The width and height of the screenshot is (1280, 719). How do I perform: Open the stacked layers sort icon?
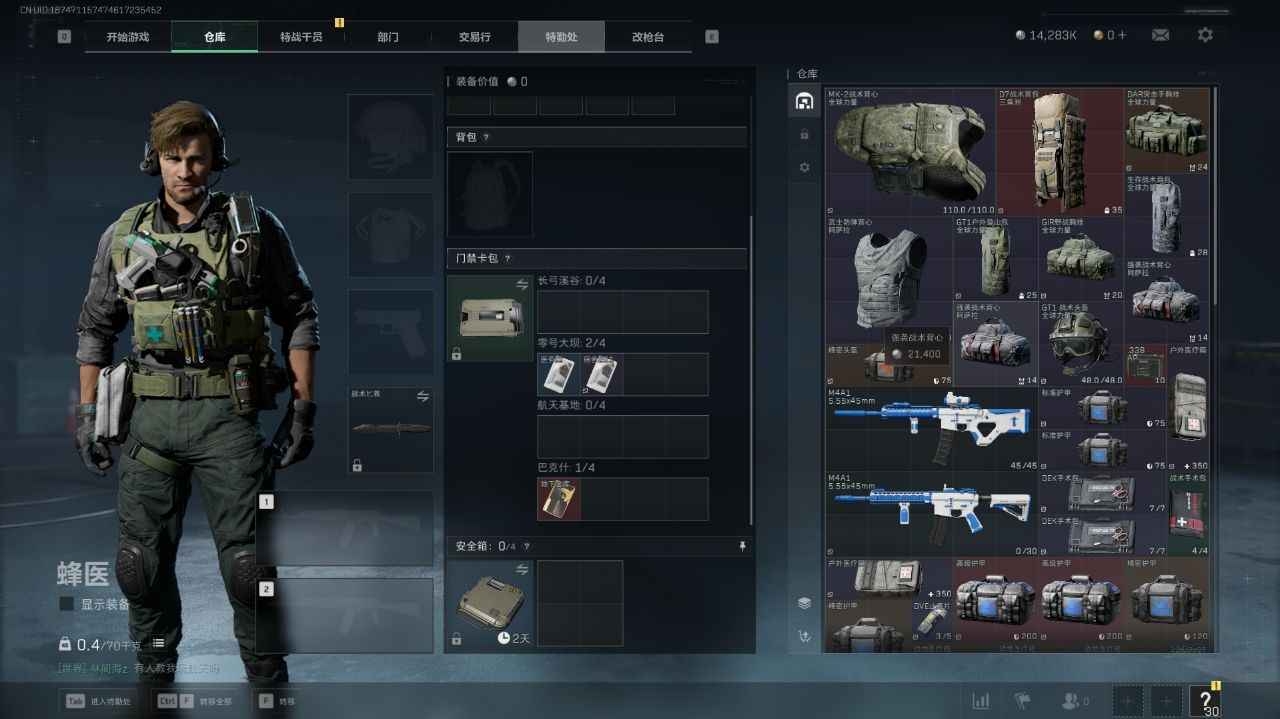[x=804, y=603]
